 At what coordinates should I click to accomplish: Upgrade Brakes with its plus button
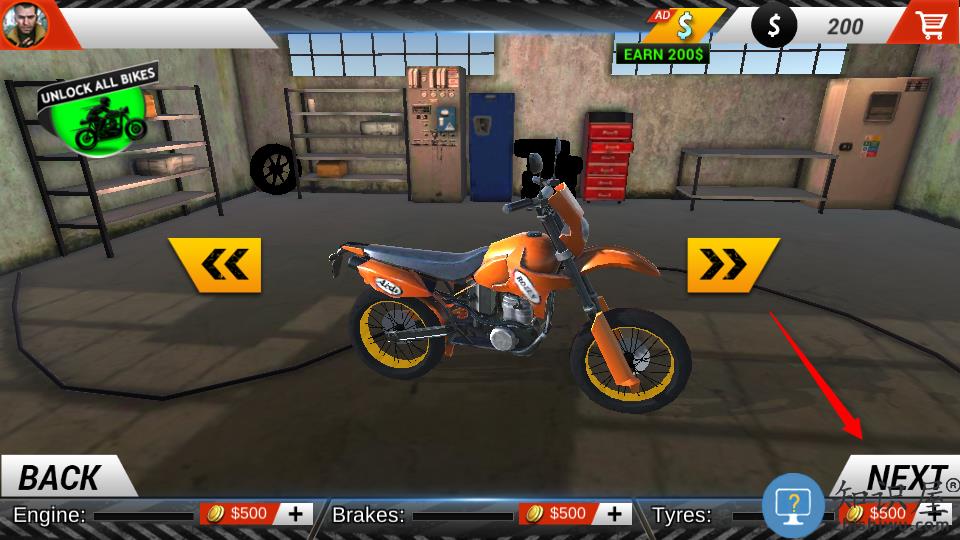[613, 514]
